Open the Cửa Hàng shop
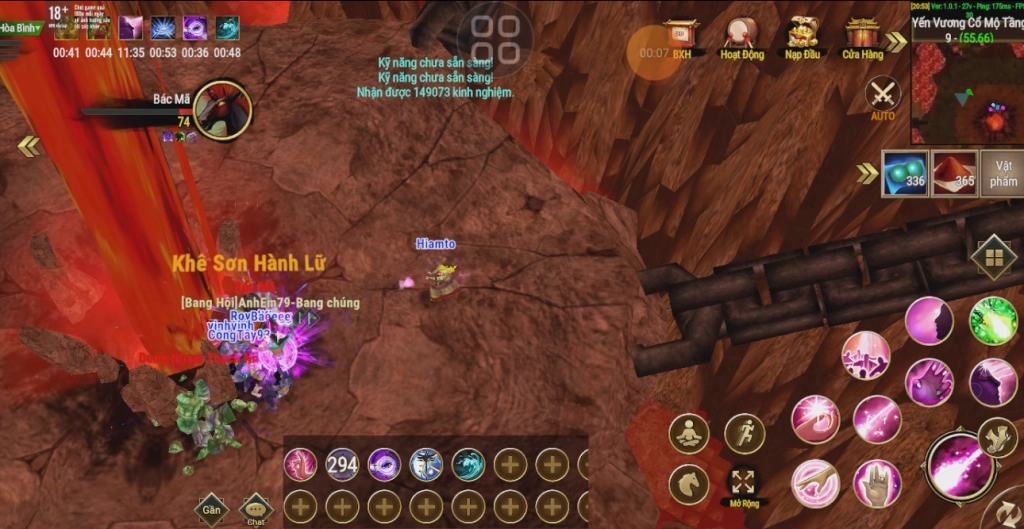1024x529 pixels. coord(862,38)
